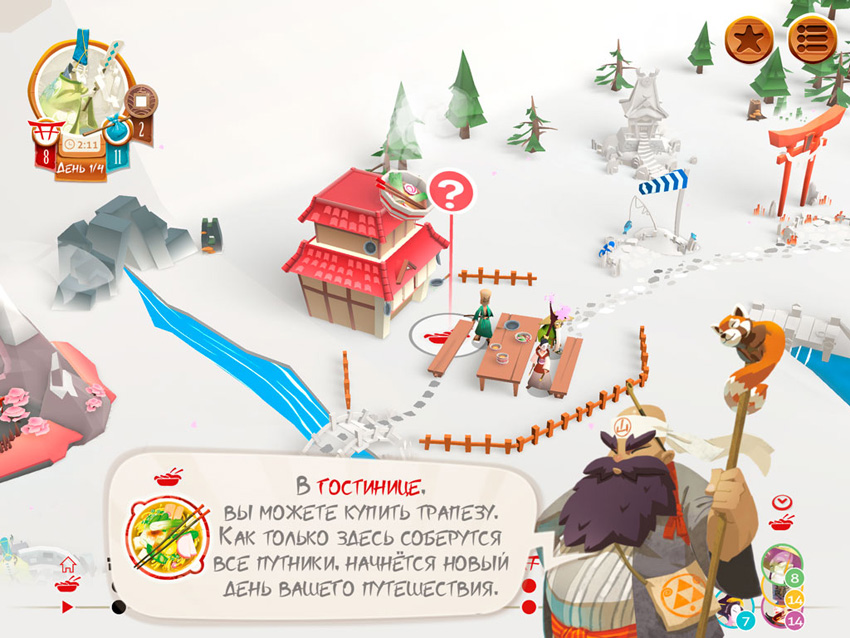
Task: Tap the red house icon on route track
Action: coord(68,564)
